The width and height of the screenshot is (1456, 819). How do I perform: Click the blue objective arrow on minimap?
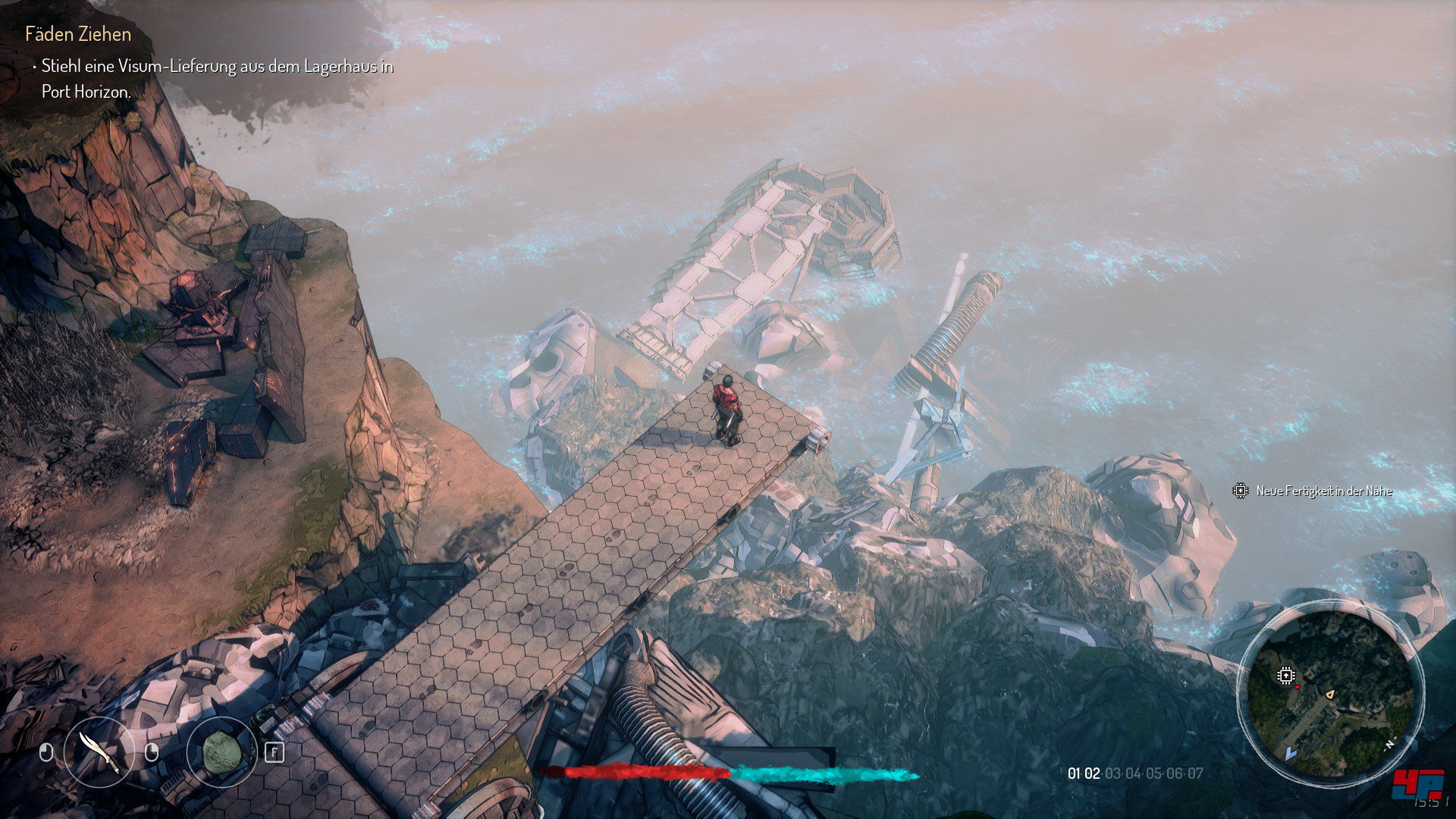(1291, 754)
